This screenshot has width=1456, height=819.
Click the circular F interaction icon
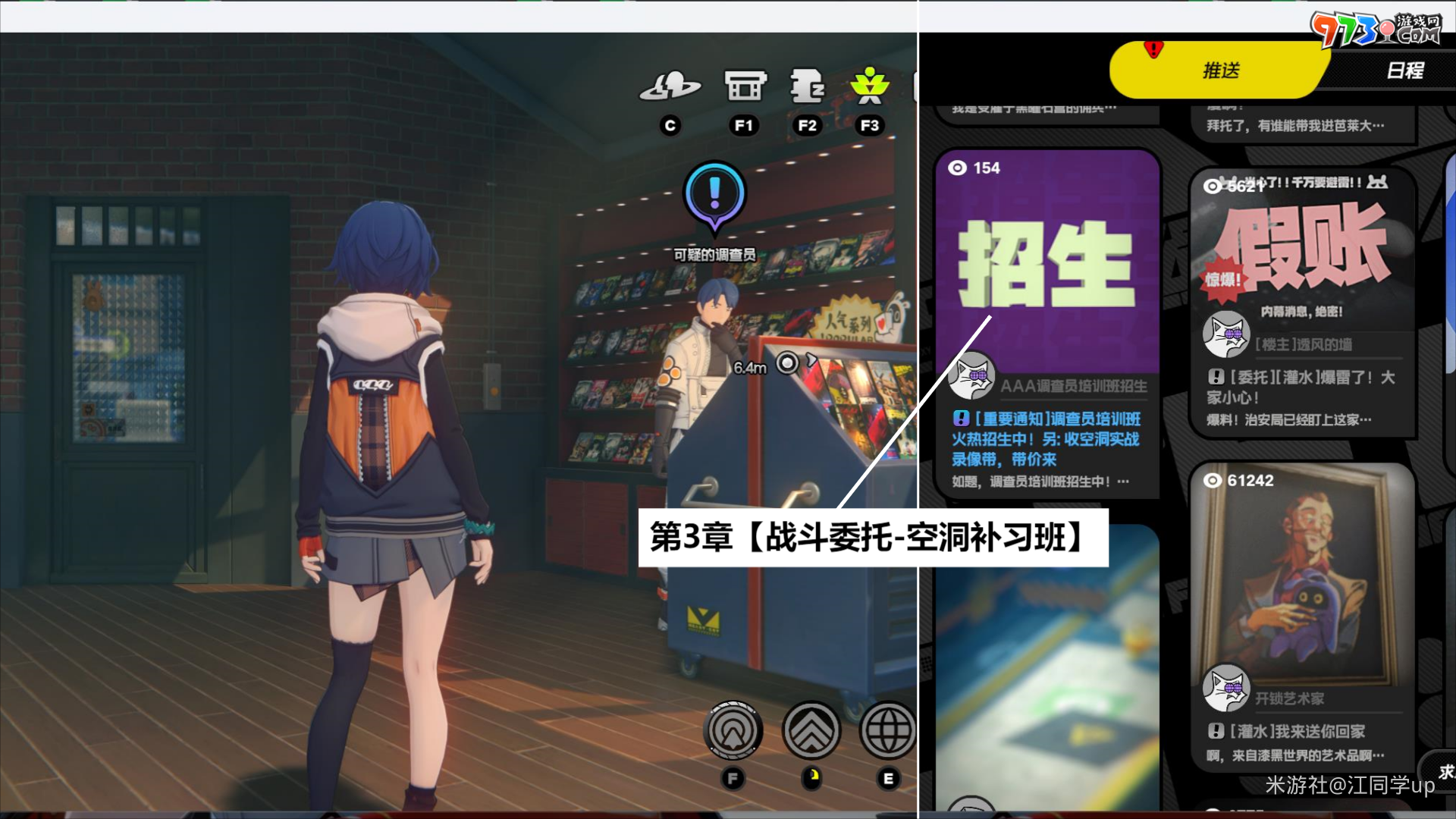(733, 730)
